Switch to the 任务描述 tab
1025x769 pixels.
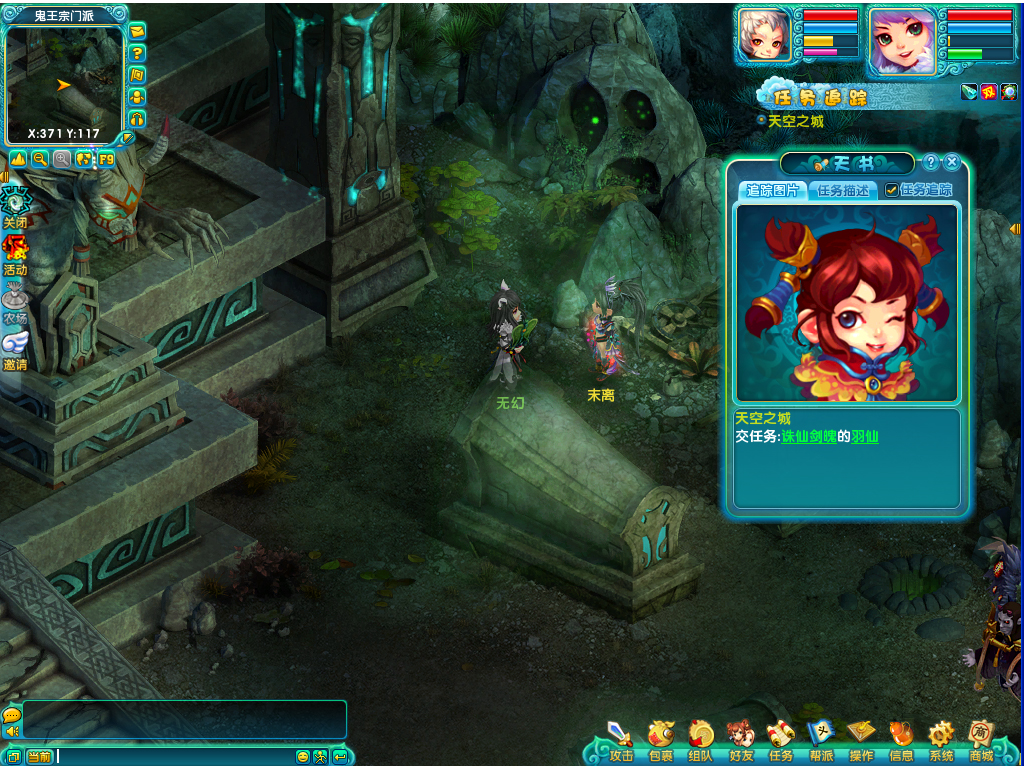point(841,190)
